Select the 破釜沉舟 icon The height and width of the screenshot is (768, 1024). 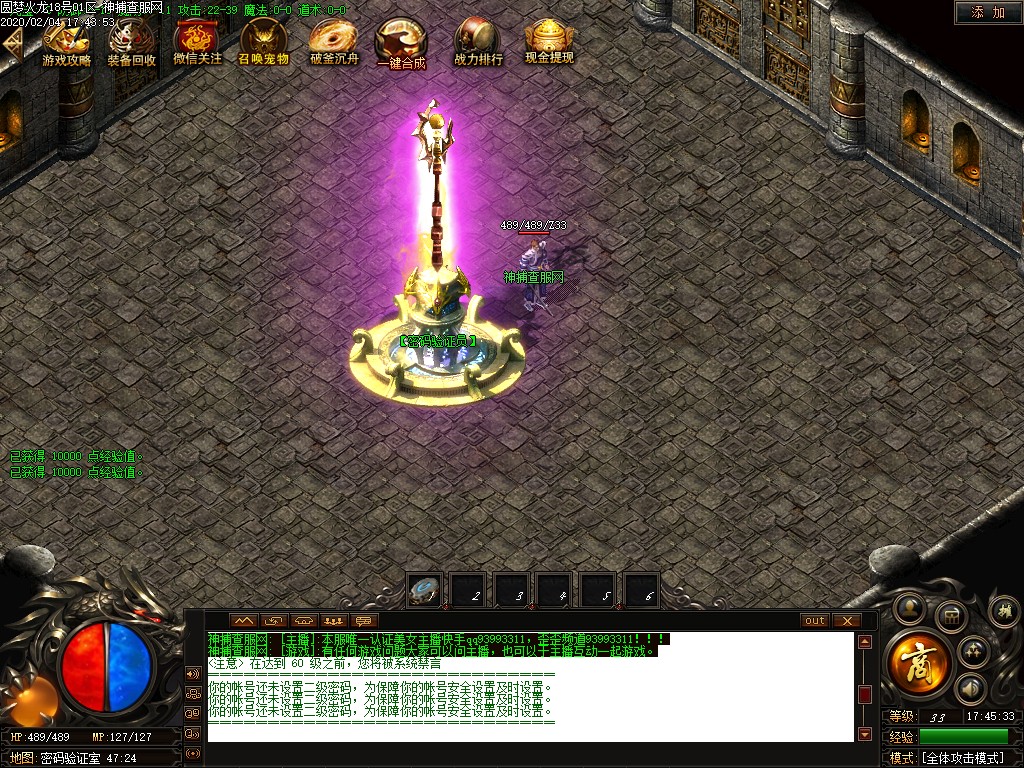point(333,43)
